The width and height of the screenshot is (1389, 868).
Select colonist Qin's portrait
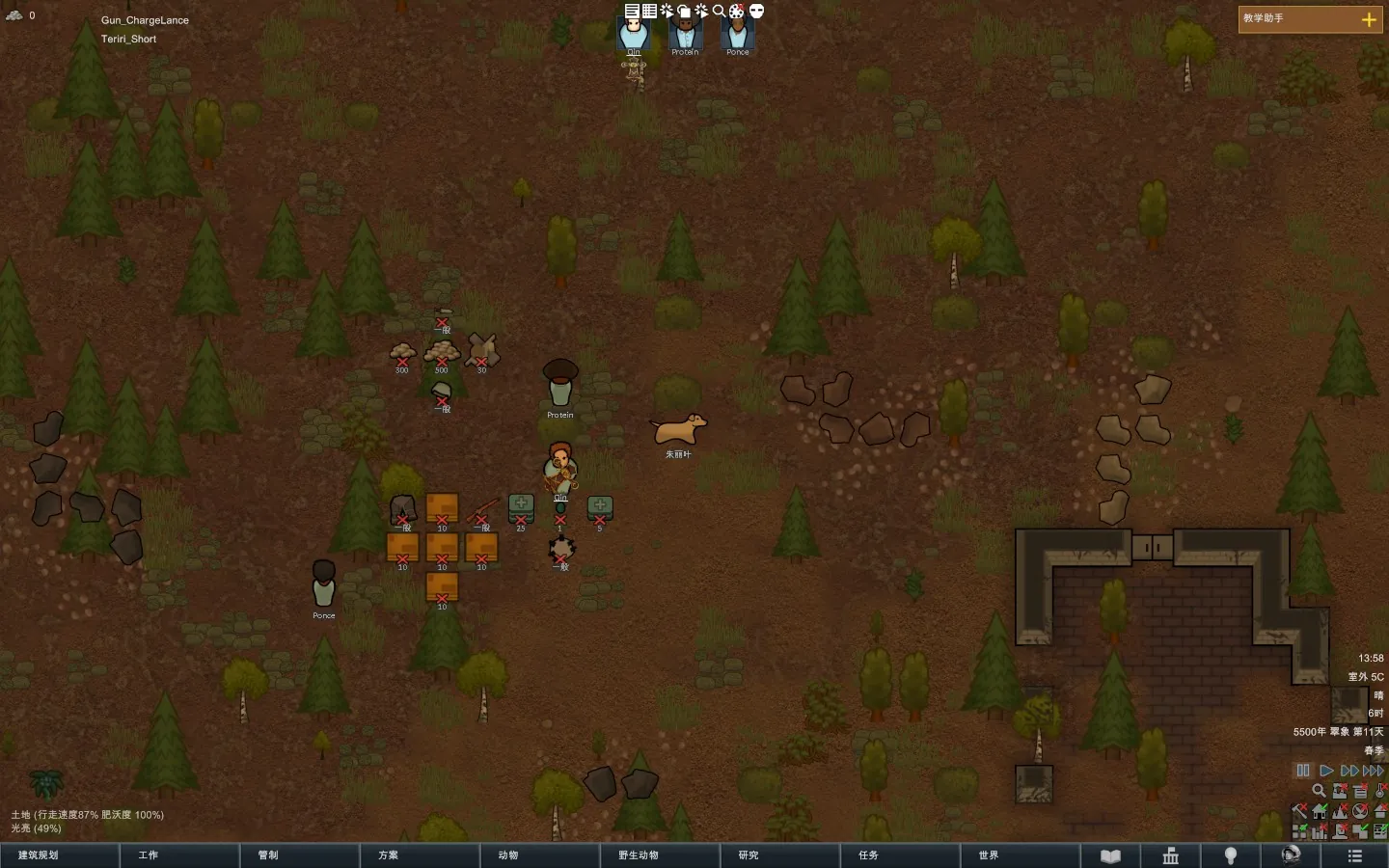(x=634, y=35)
